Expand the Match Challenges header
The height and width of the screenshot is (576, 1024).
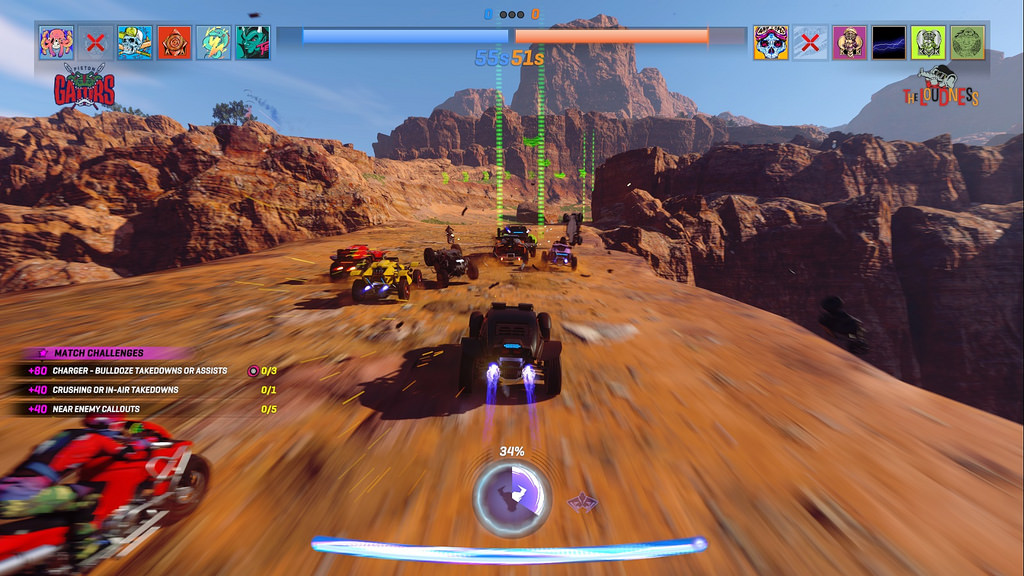click(x=100, y=353)
